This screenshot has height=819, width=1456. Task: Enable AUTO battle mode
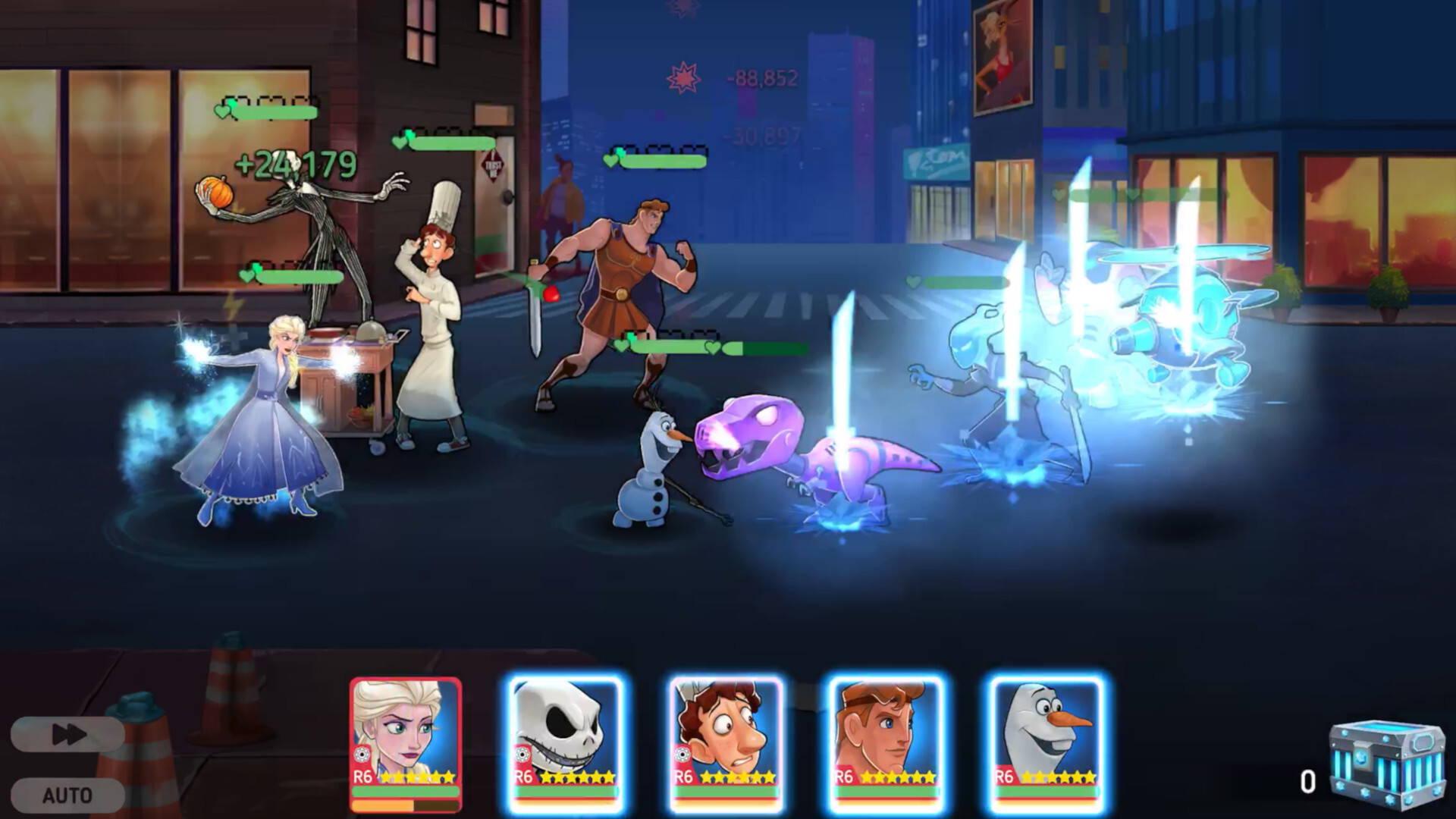[x=67, y=795]
